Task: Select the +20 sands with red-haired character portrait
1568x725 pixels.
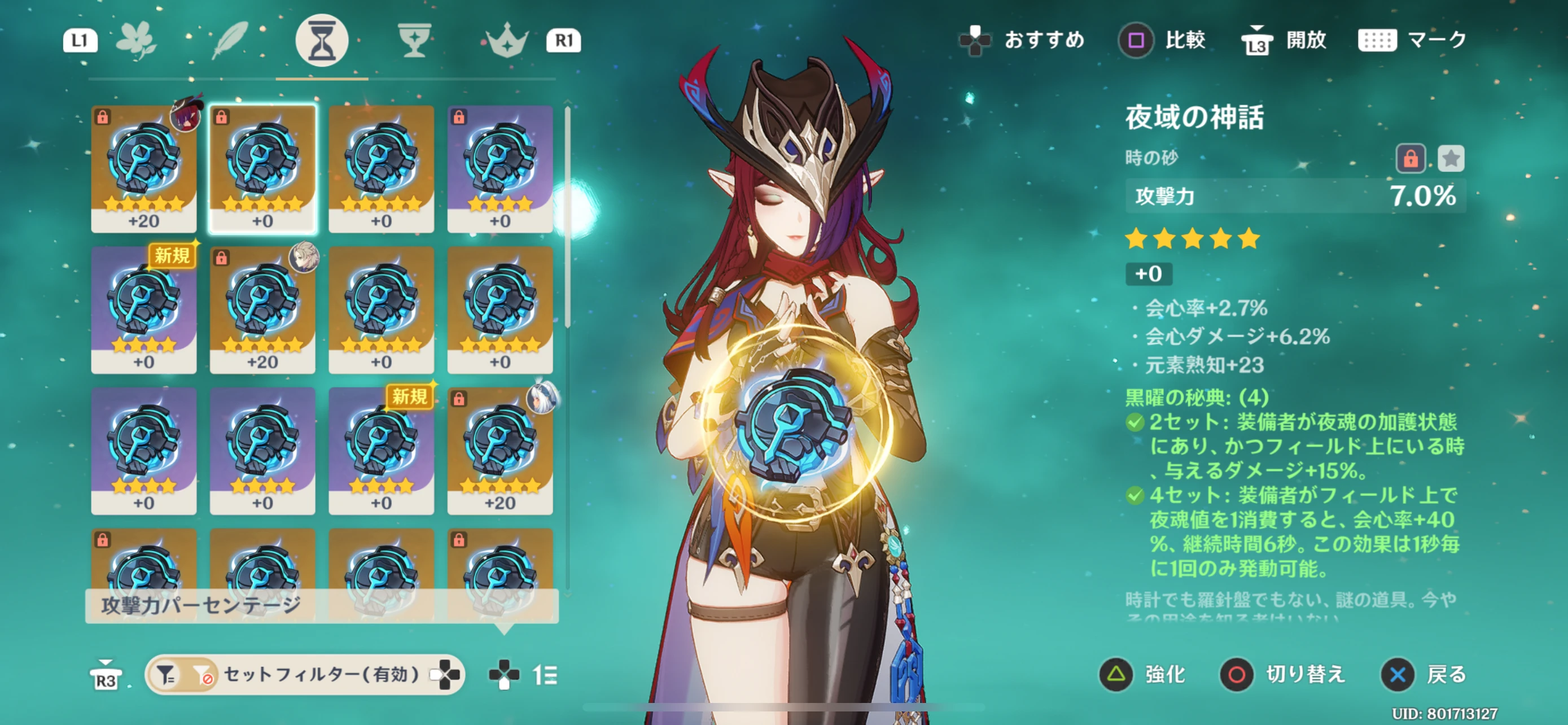Action: click(x=144, y=169)
